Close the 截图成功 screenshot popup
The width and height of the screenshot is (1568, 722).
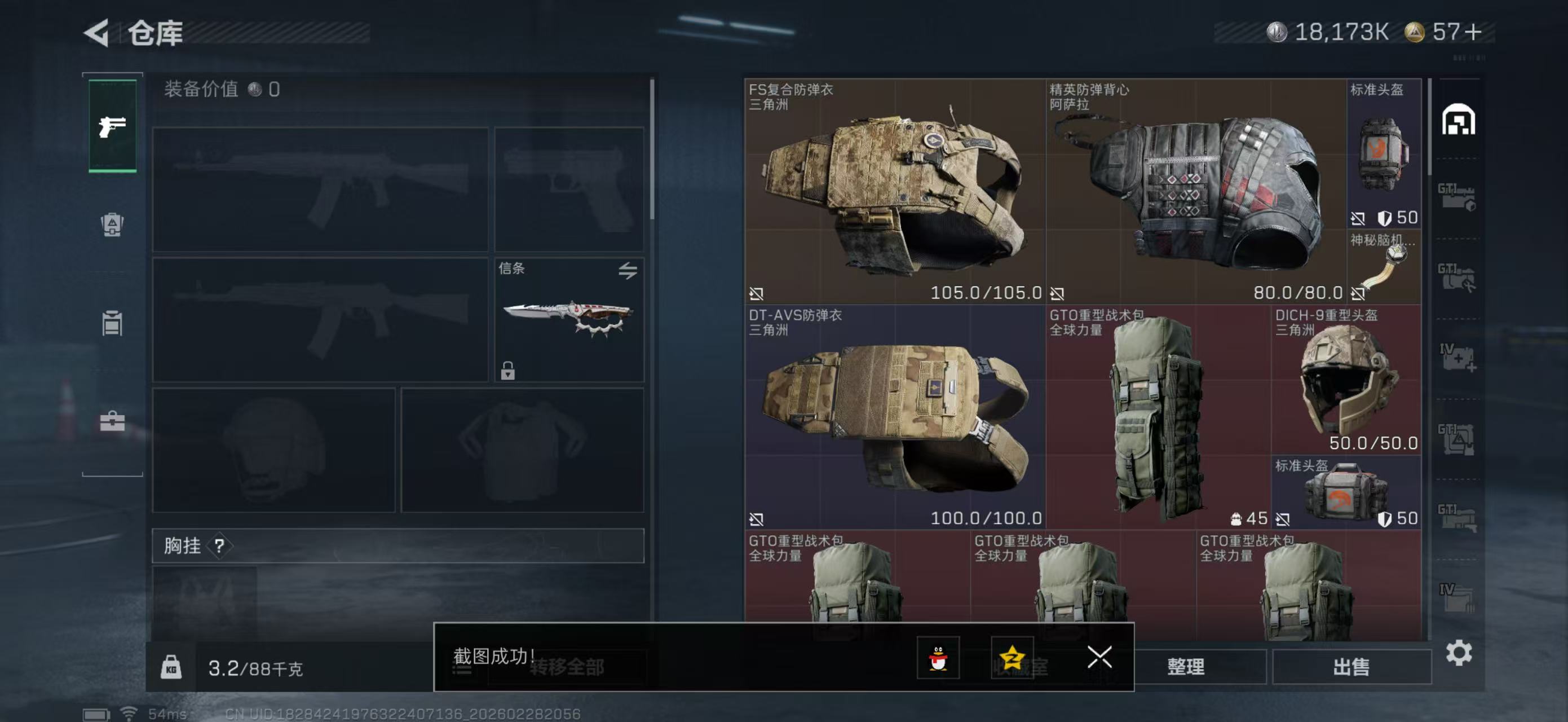pyautogui.click(x=1099, y=658)
